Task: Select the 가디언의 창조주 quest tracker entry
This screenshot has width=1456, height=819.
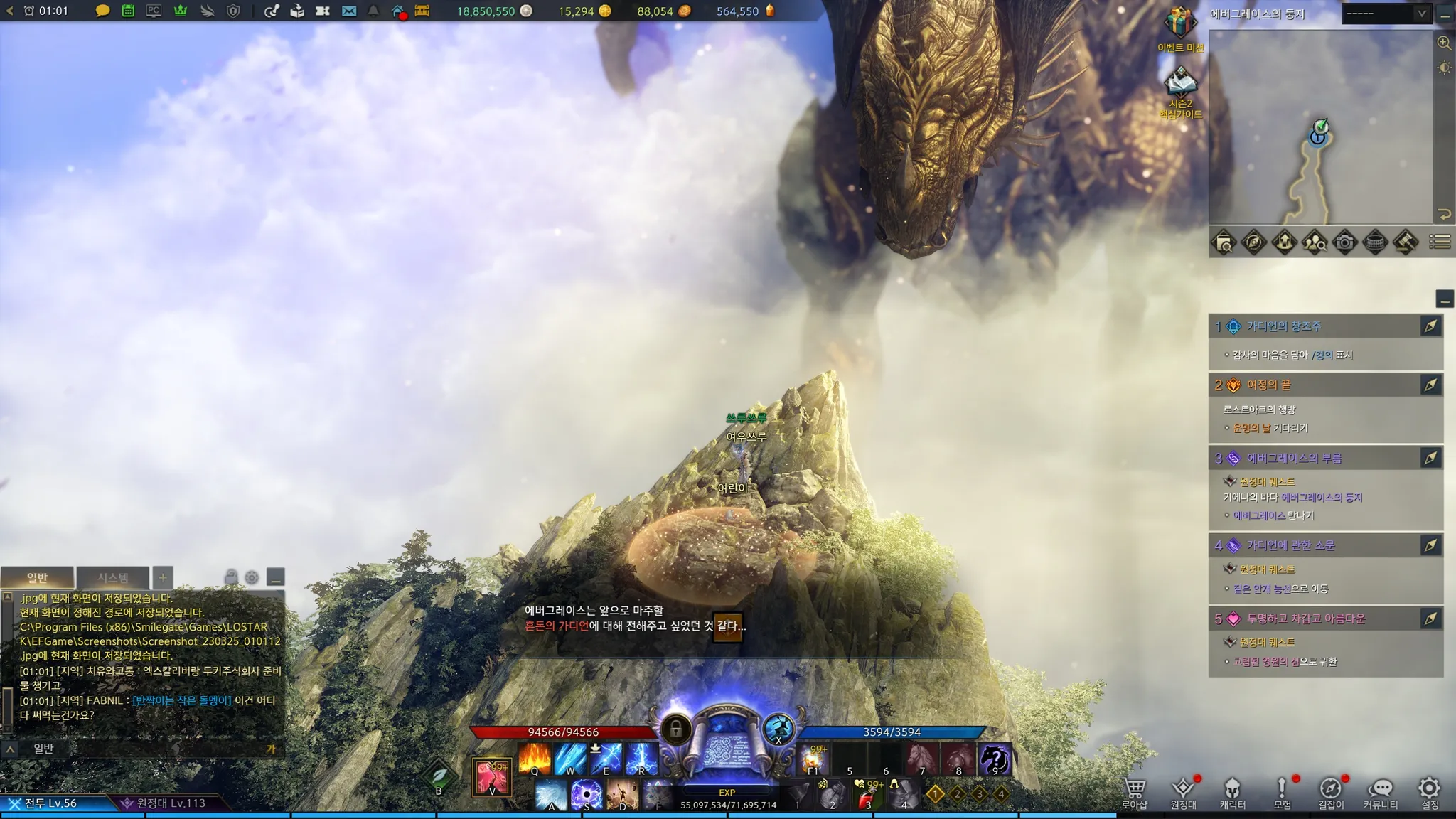Action: (1284, 326)
